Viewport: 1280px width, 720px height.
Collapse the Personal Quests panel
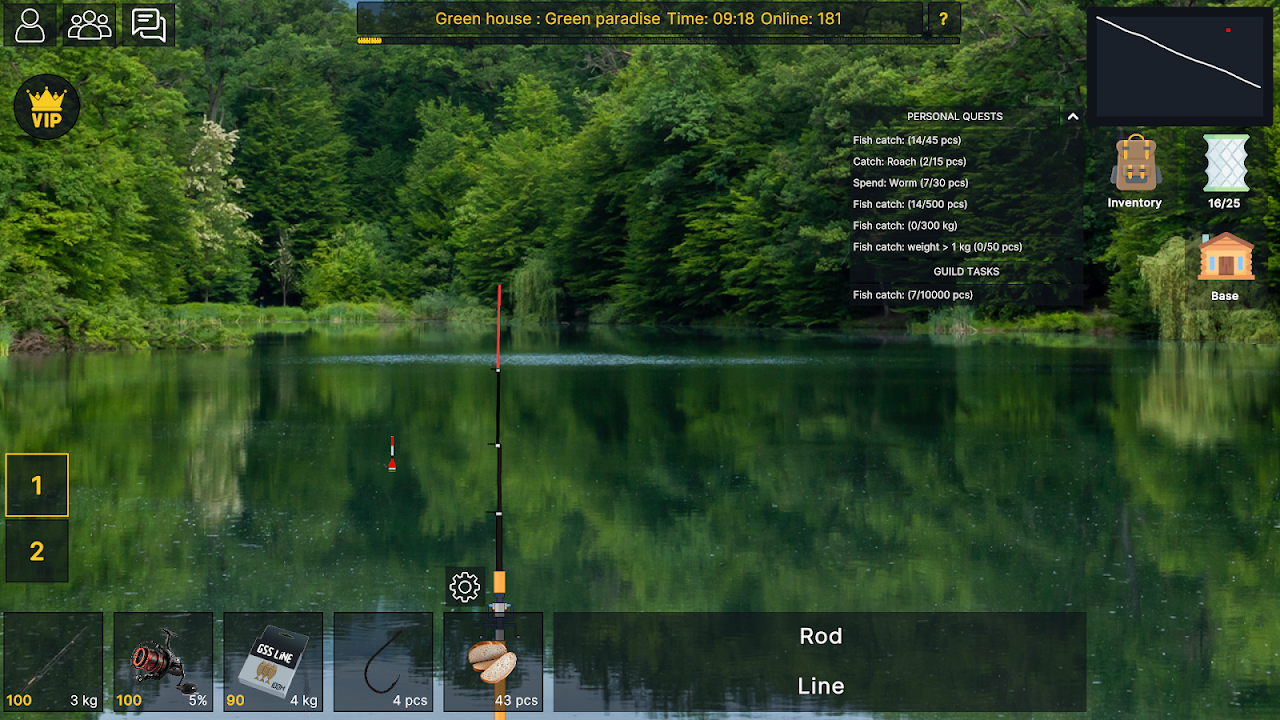point(1072,116)
